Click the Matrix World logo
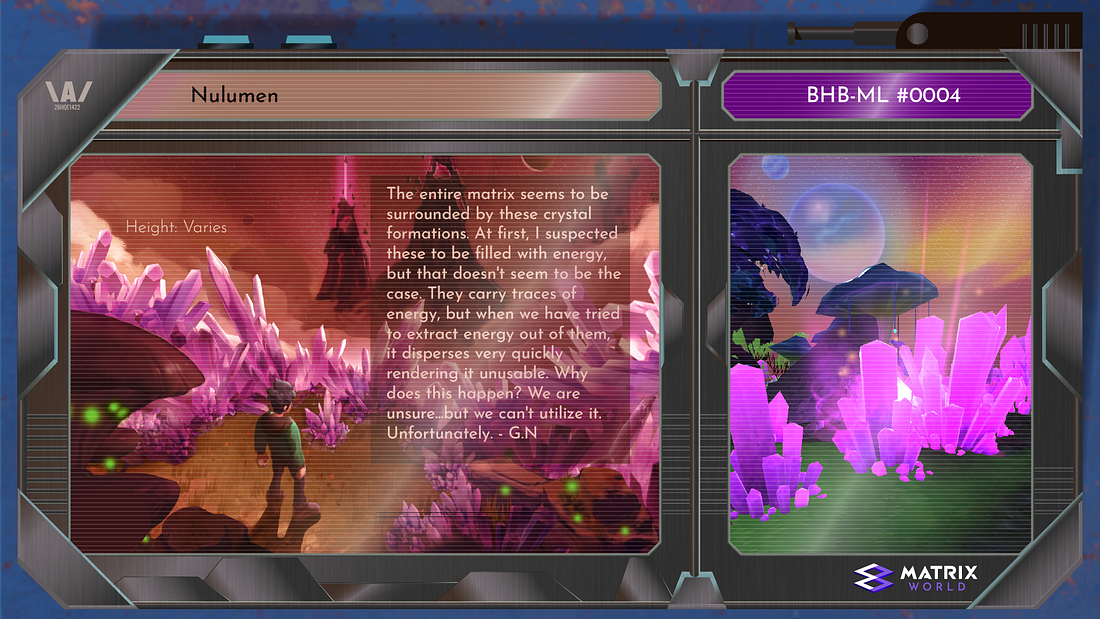The image size is (1100, 619). (x=916, y=577)
